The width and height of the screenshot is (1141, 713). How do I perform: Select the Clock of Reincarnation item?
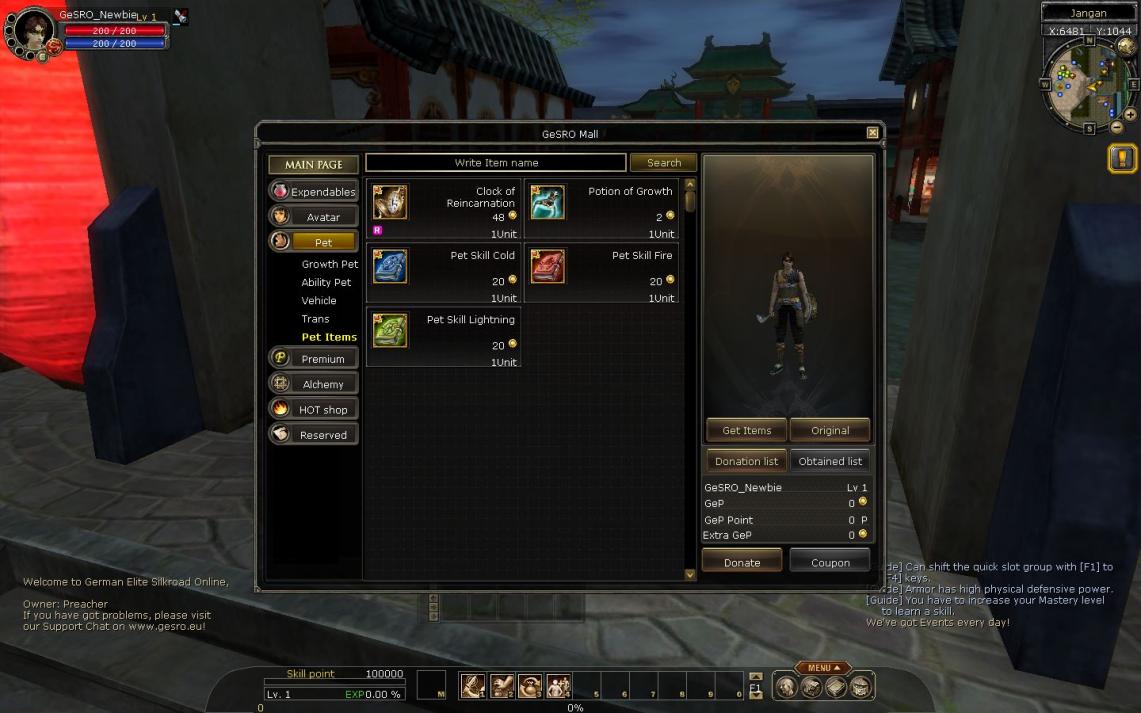click(x=443, y=207)
